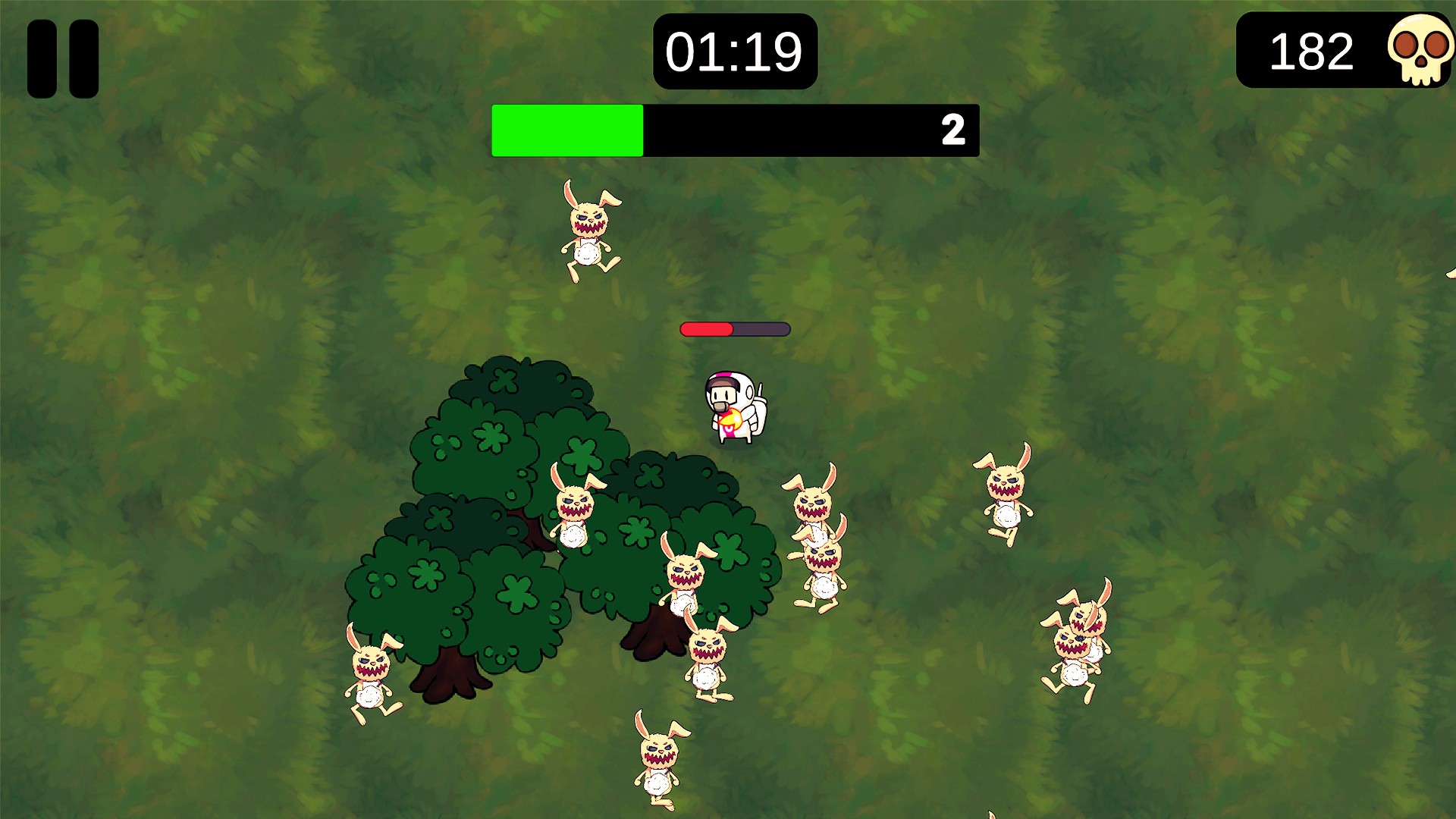Click the level number 2 on the bar
The height and width of the screenshot is (819, 1456).
pyautogui.click(x=953, y=130)
